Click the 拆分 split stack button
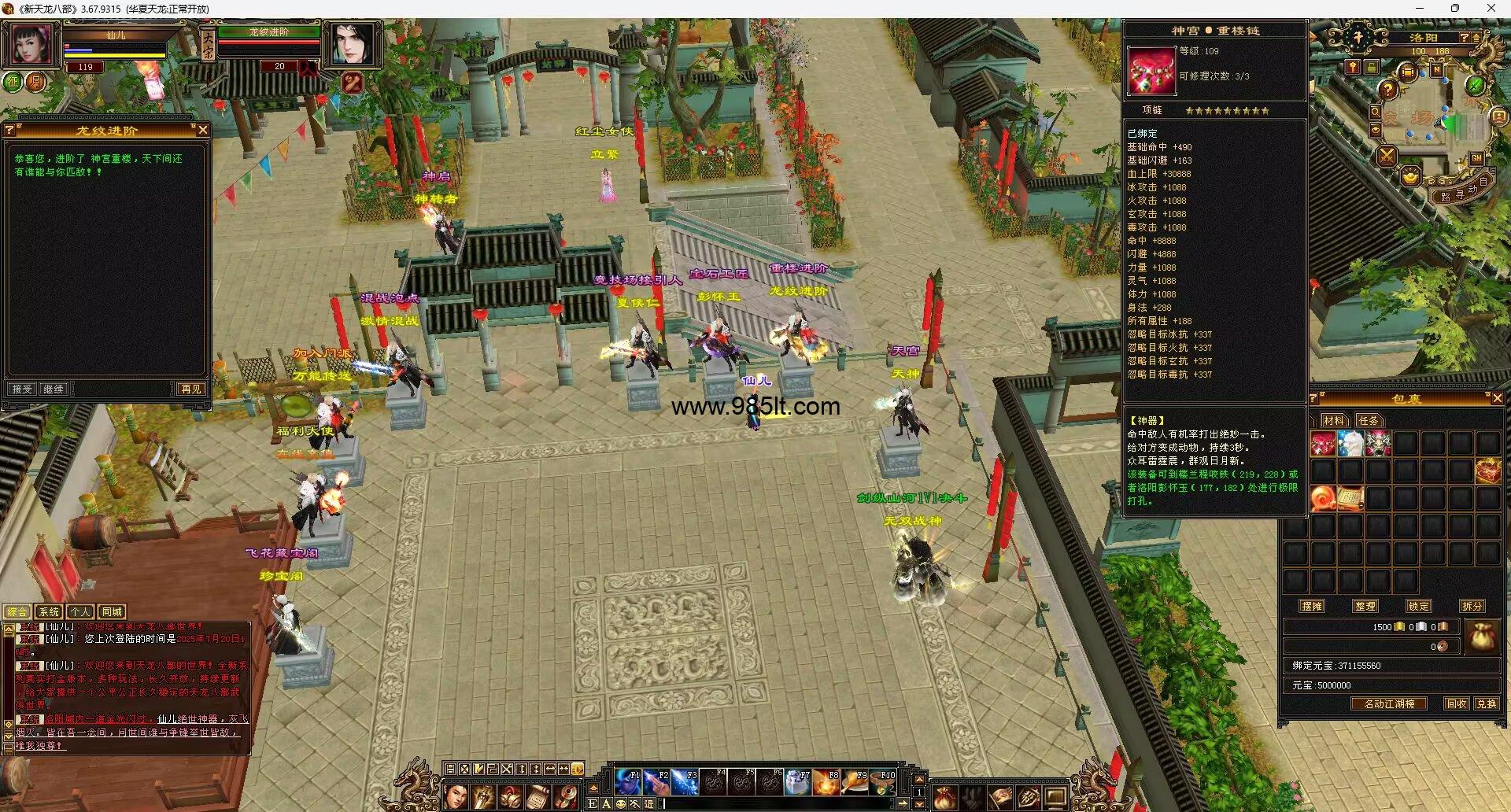1511x812 pixels. coord(1472,606)
